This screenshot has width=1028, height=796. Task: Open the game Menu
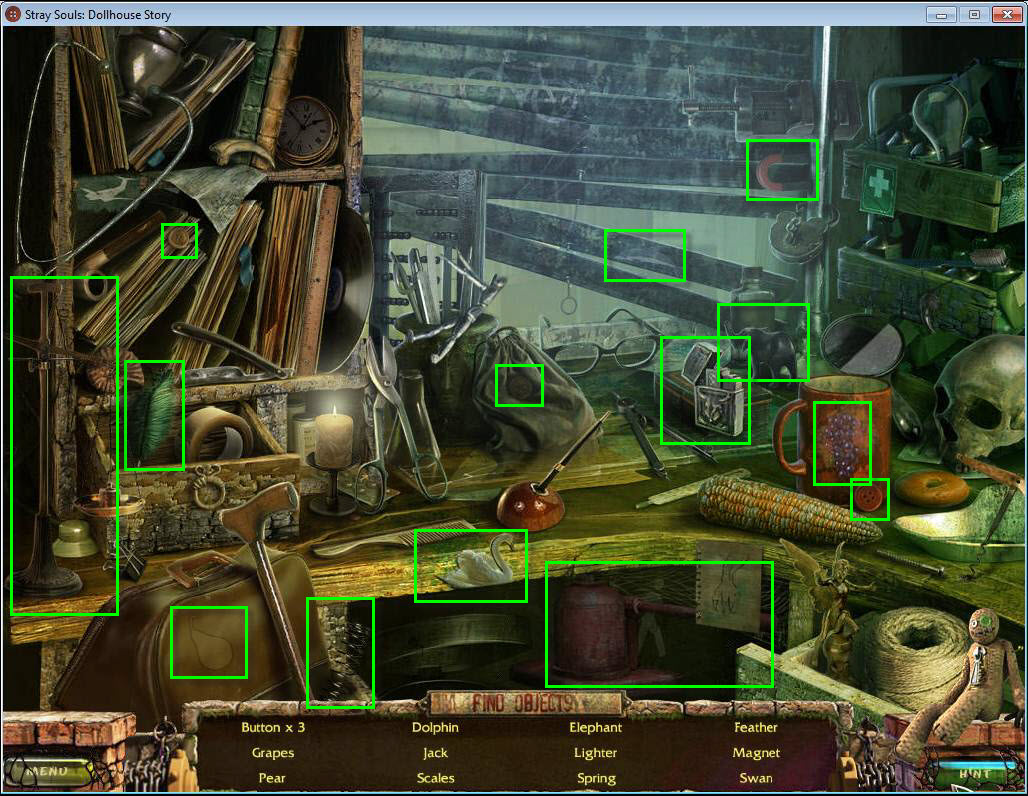[x=48, y=771]
